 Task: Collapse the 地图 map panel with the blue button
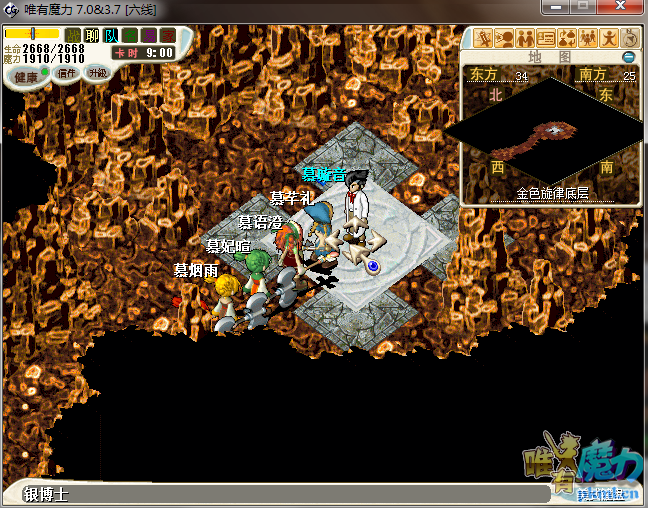tap(628, 57)
